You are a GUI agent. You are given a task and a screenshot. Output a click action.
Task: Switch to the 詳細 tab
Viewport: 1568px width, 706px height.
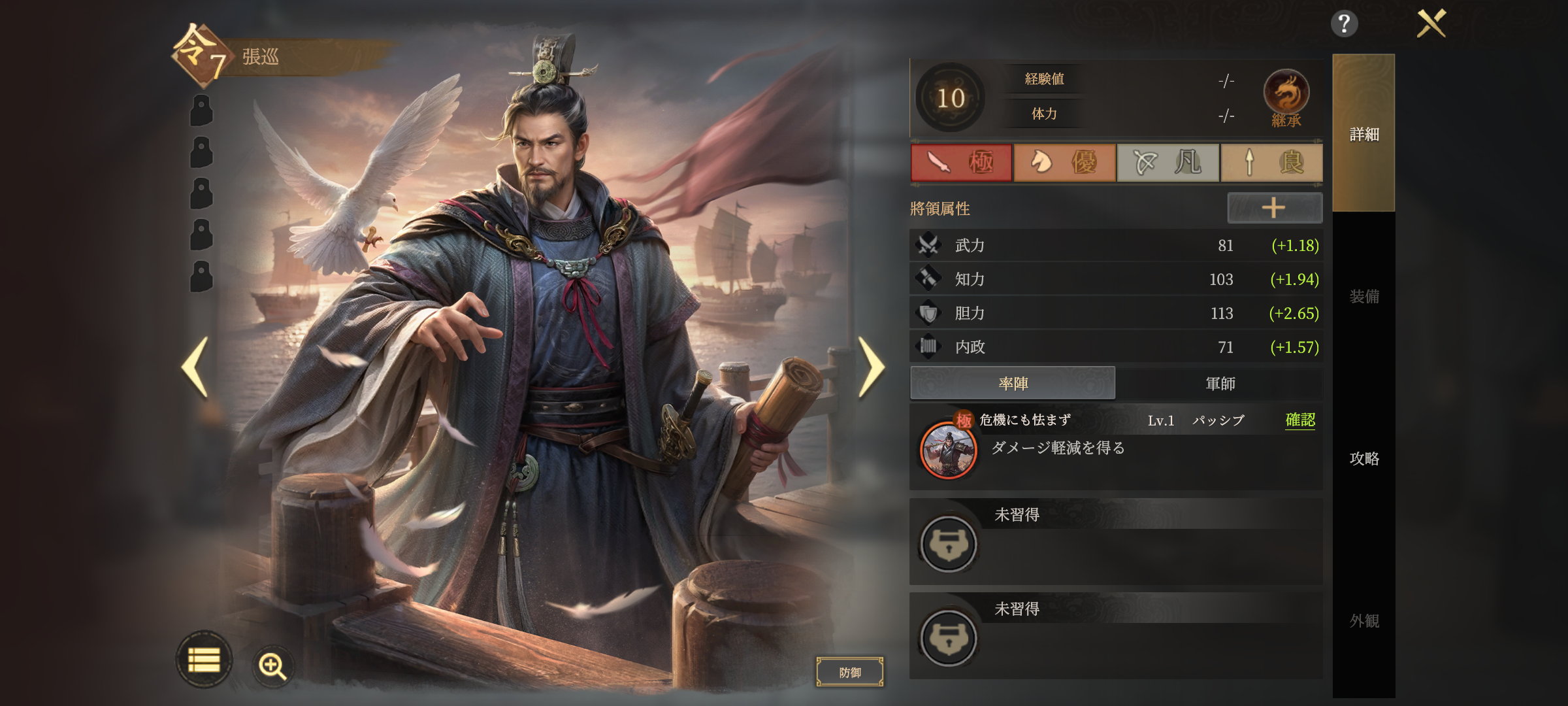pyautogui.click(x=1364, y=134)
